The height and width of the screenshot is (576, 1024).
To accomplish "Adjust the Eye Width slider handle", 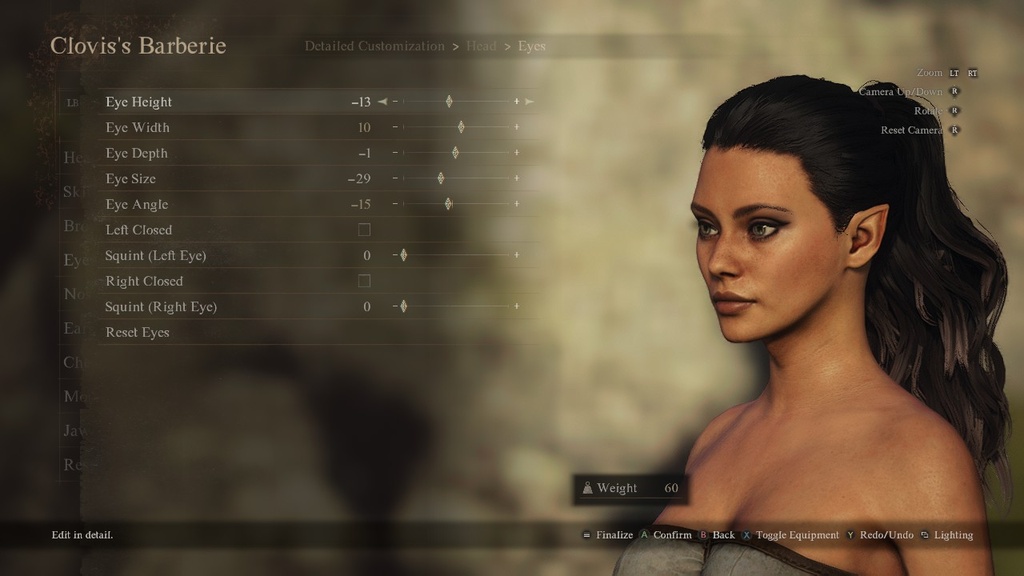I will [460, 128].
